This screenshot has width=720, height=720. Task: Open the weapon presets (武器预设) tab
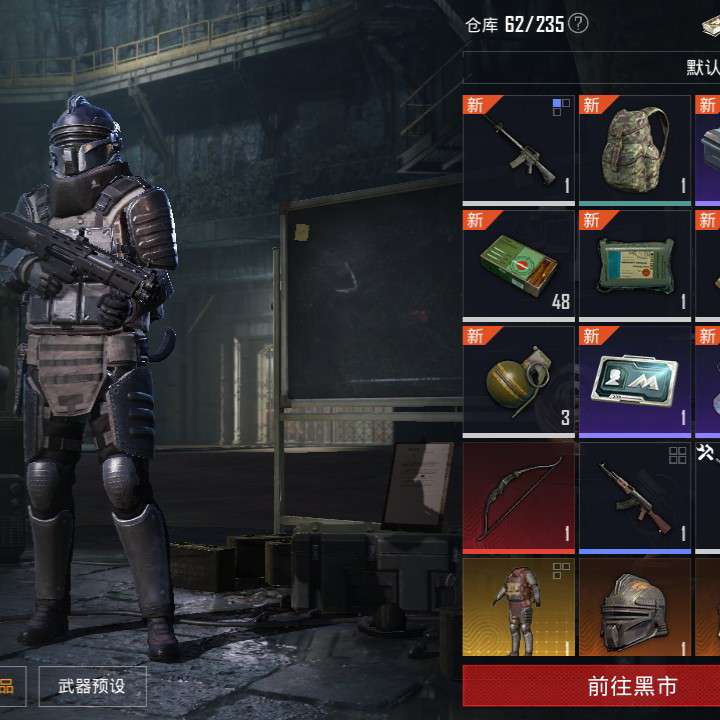pyautogui.click(x=93, y=687)
